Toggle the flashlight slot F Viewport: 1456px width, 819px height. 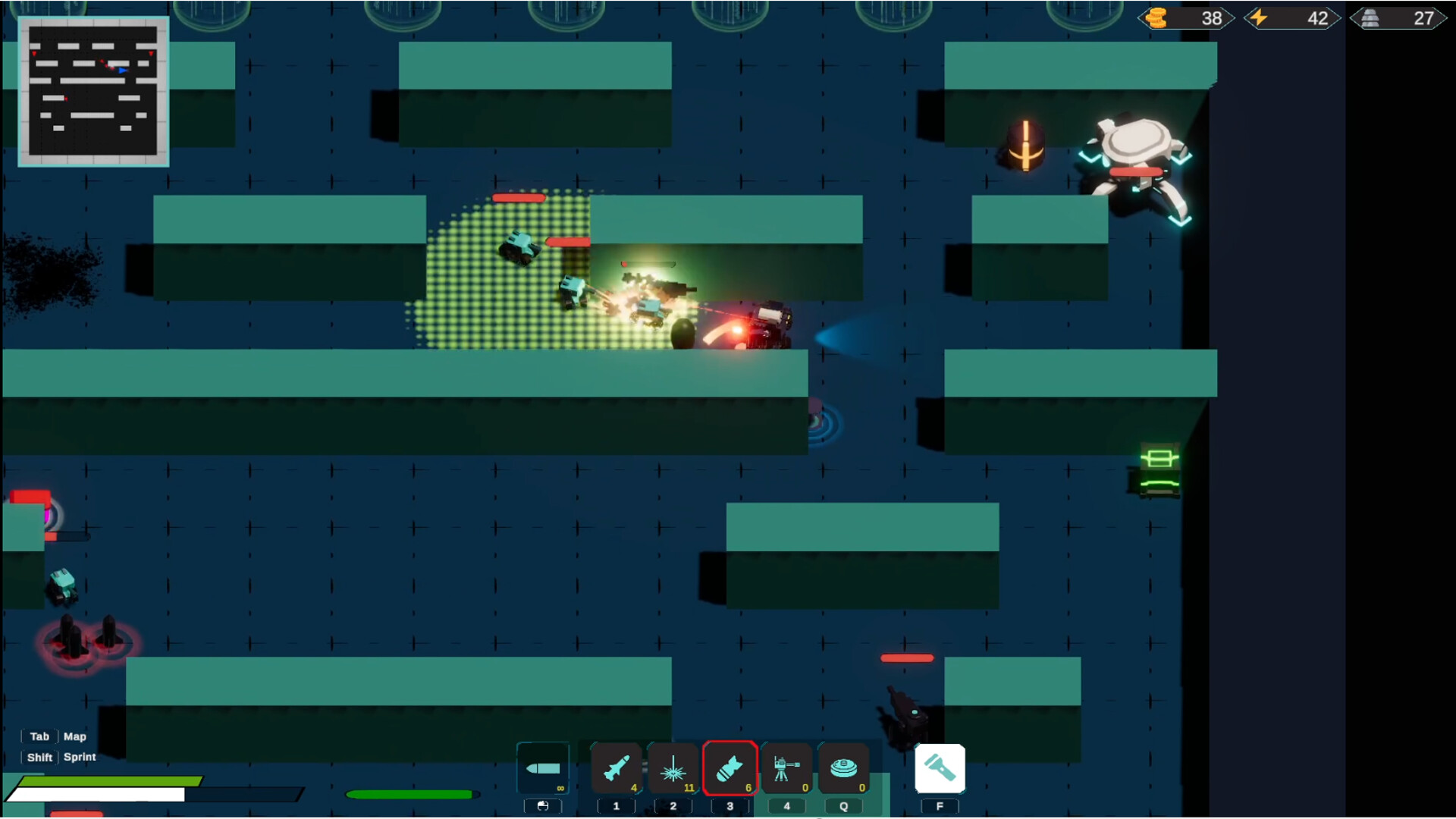[940, 768]
